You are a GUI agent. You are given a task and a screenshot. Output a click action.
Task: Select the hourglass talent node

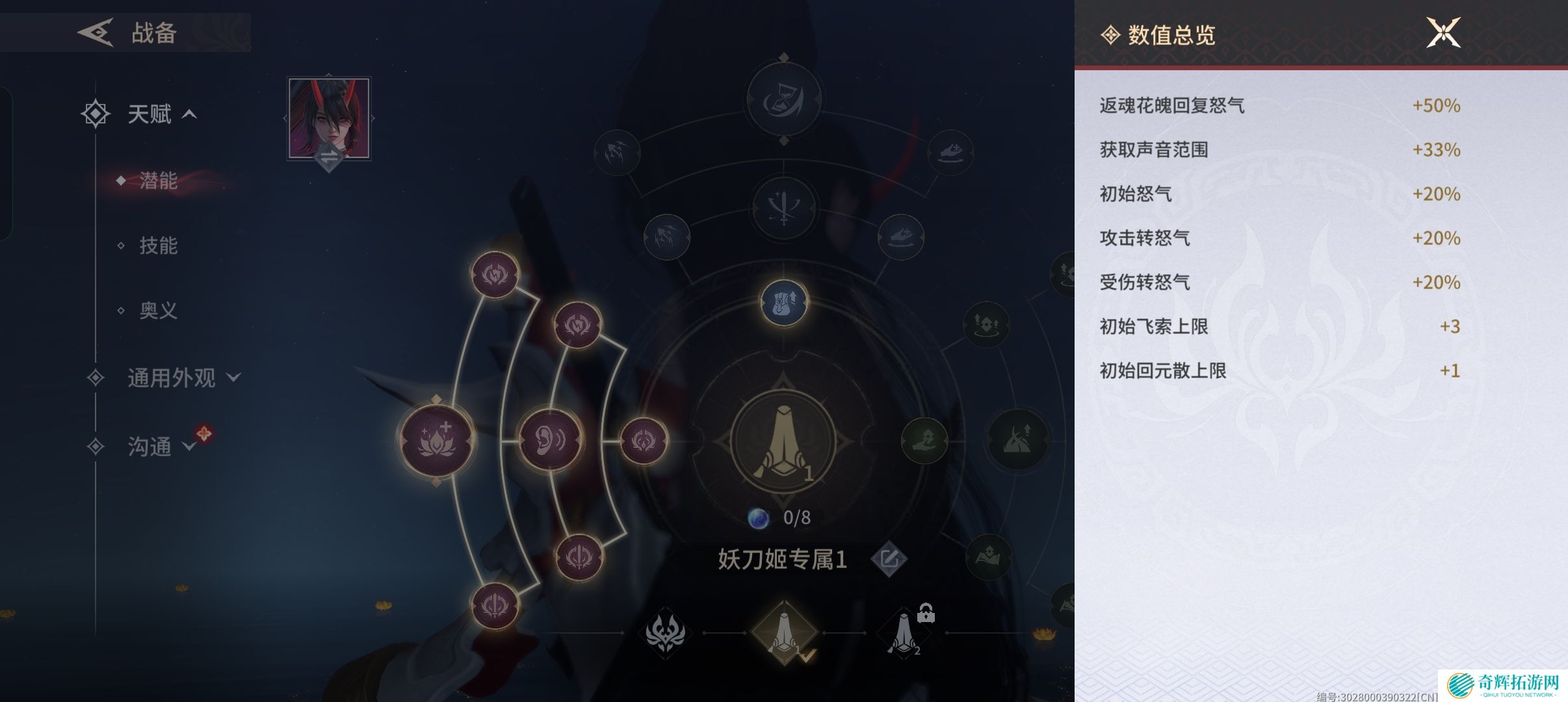tap(783, 99)
